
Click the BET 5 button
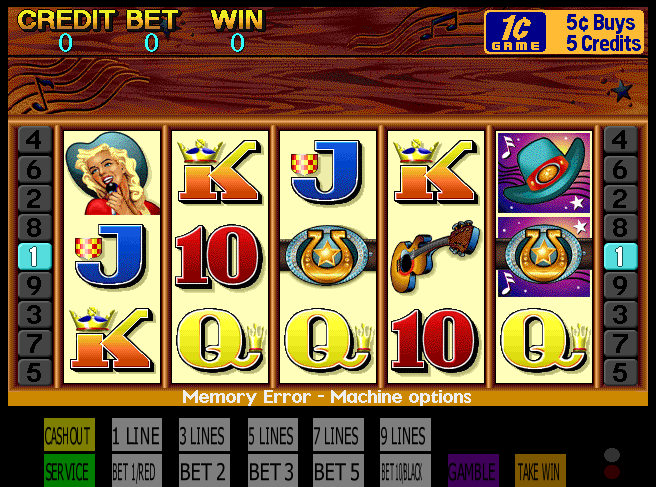point(337,471)
